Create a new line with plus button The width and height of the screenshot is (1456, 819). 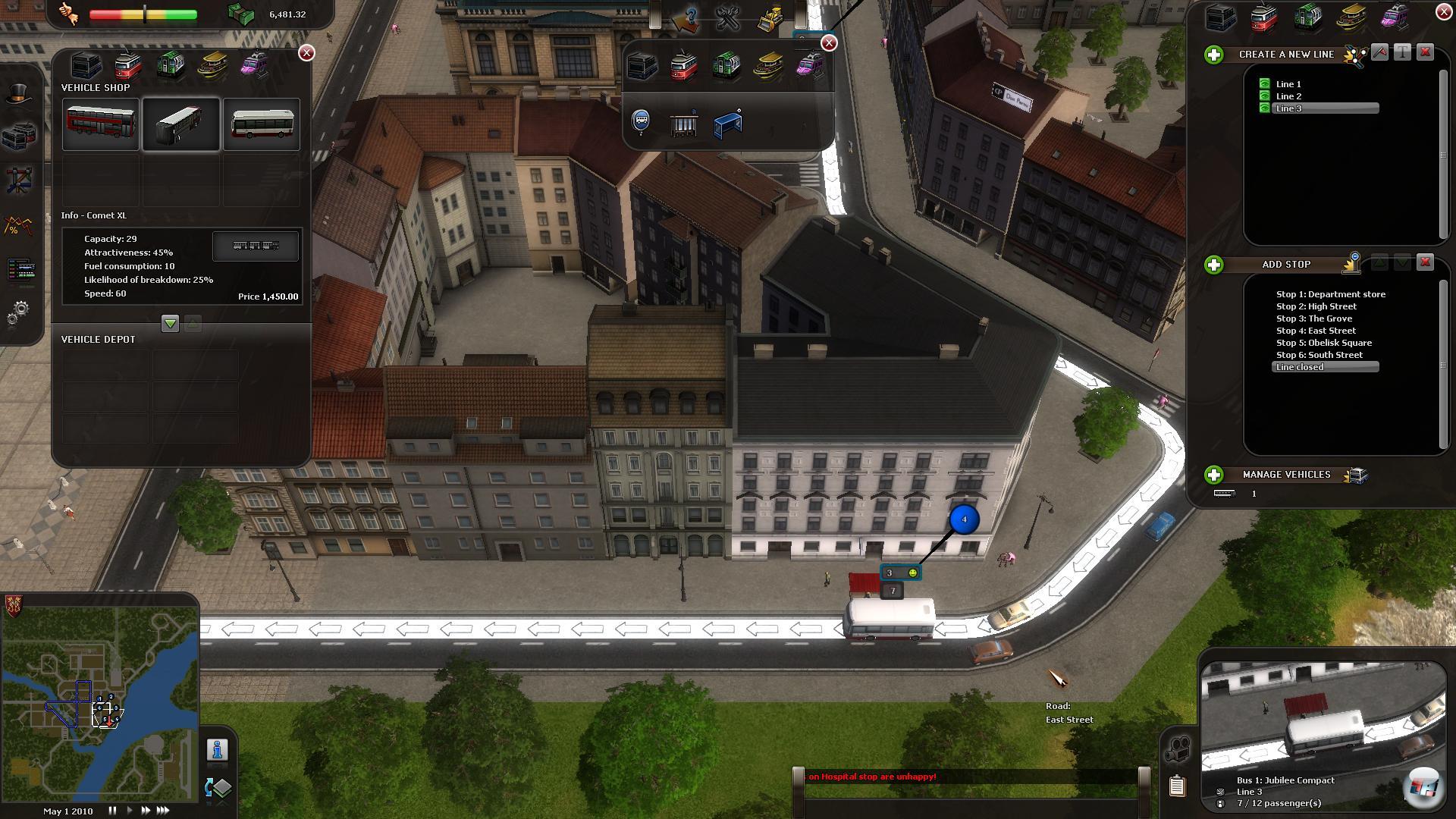tap(1214, 55)
